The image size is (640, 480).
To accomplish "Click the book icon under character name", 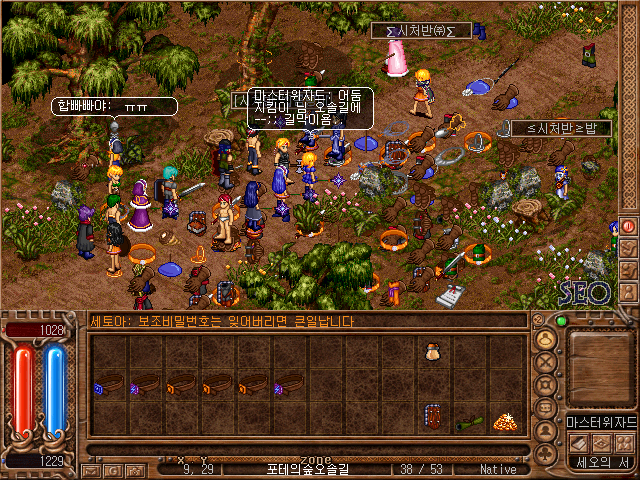I will (x=579, y=441).
